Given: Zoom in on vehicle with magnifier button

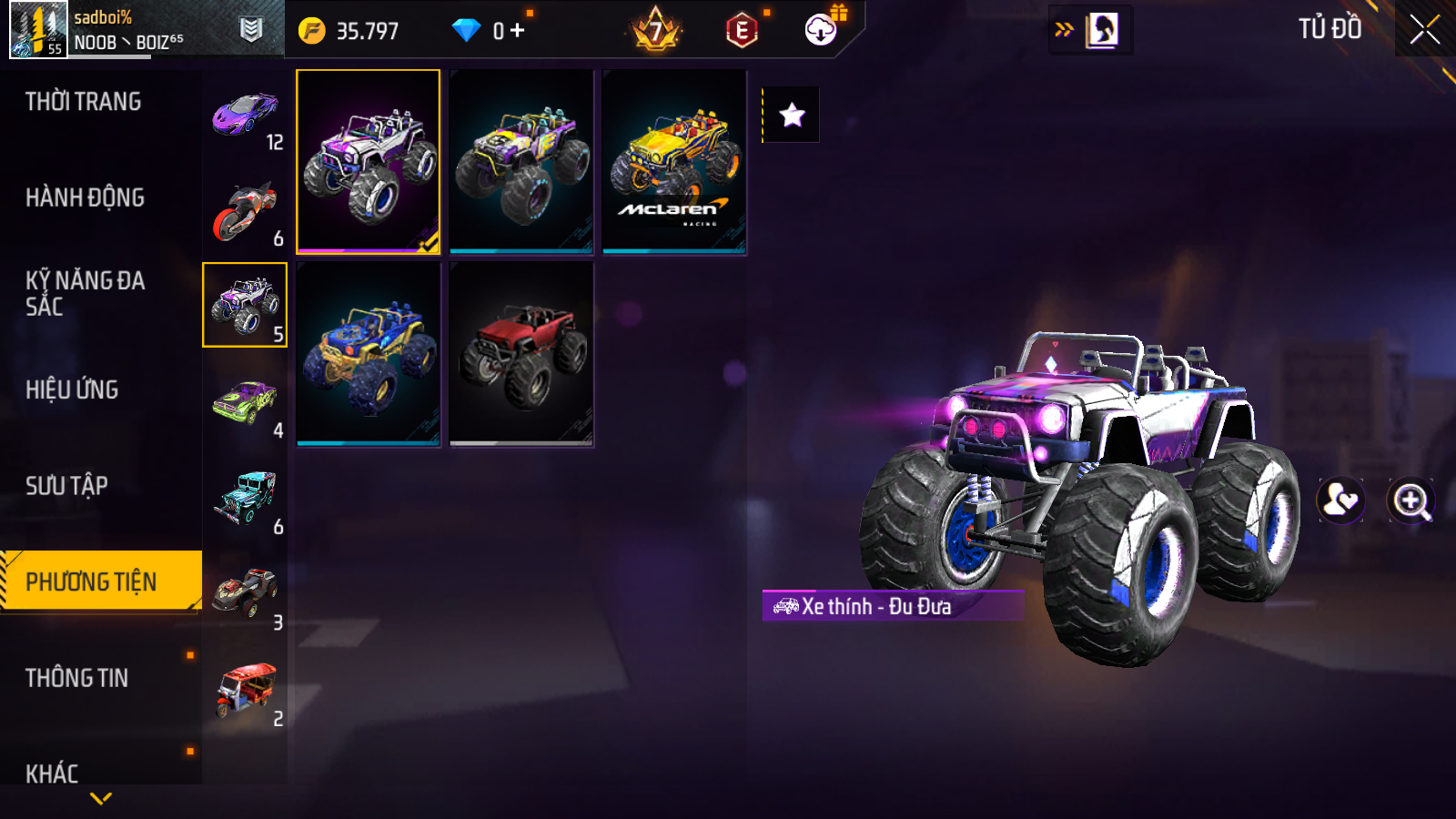Looking at the screenshot, I should tap(1410, 500).
